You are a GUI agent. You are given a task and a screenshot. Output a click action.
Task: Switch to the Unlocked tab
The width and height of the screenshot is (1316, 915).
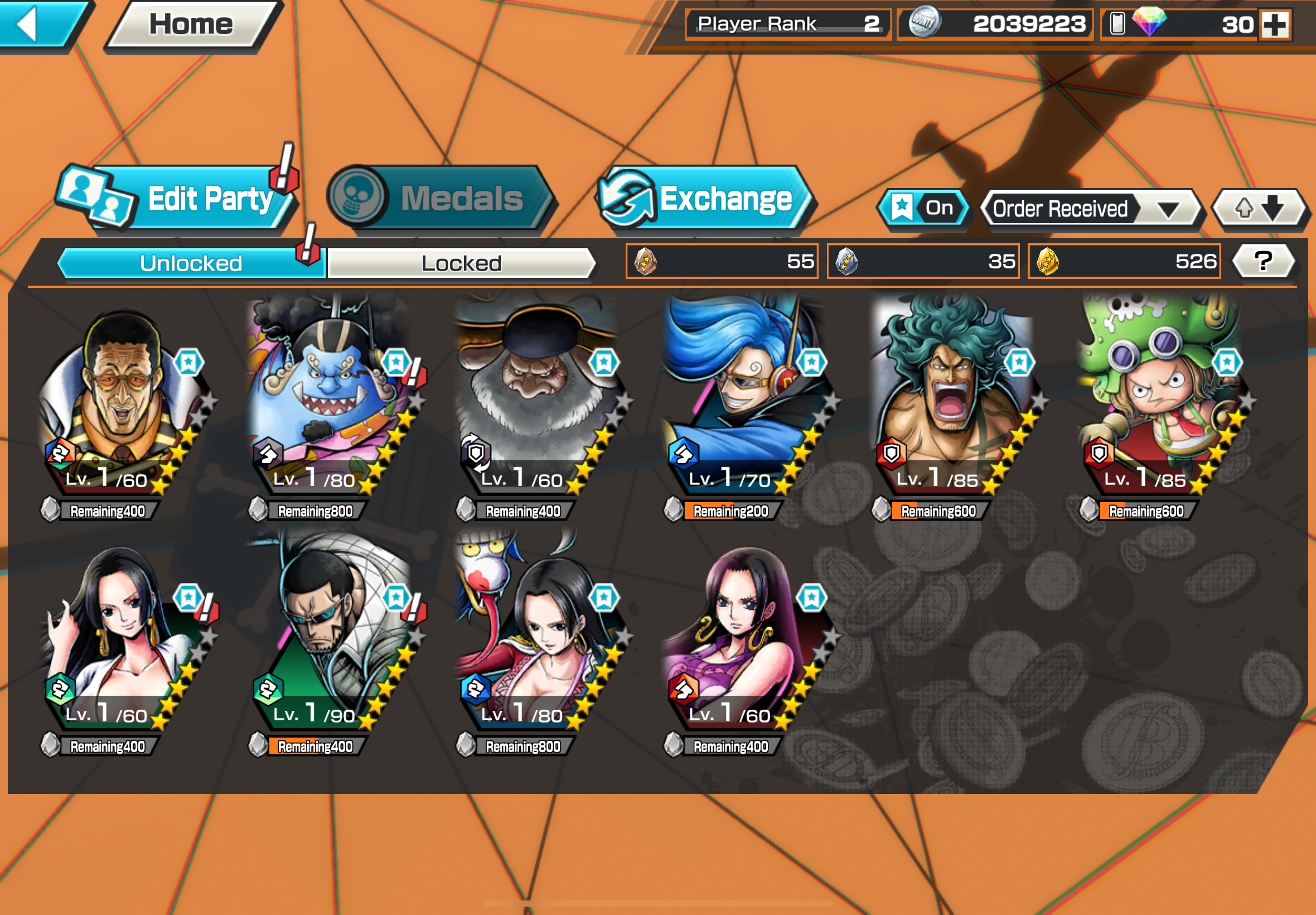[191, 263]
